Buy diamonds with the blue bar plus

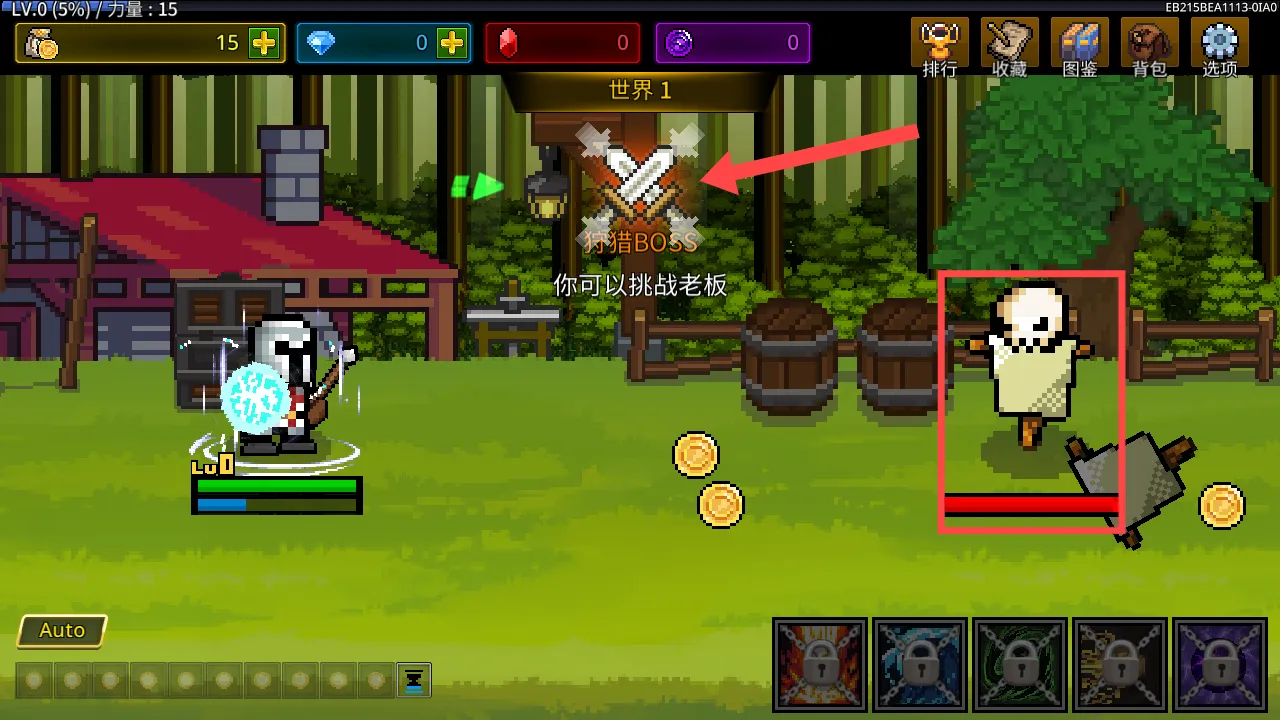coord(452,43)
